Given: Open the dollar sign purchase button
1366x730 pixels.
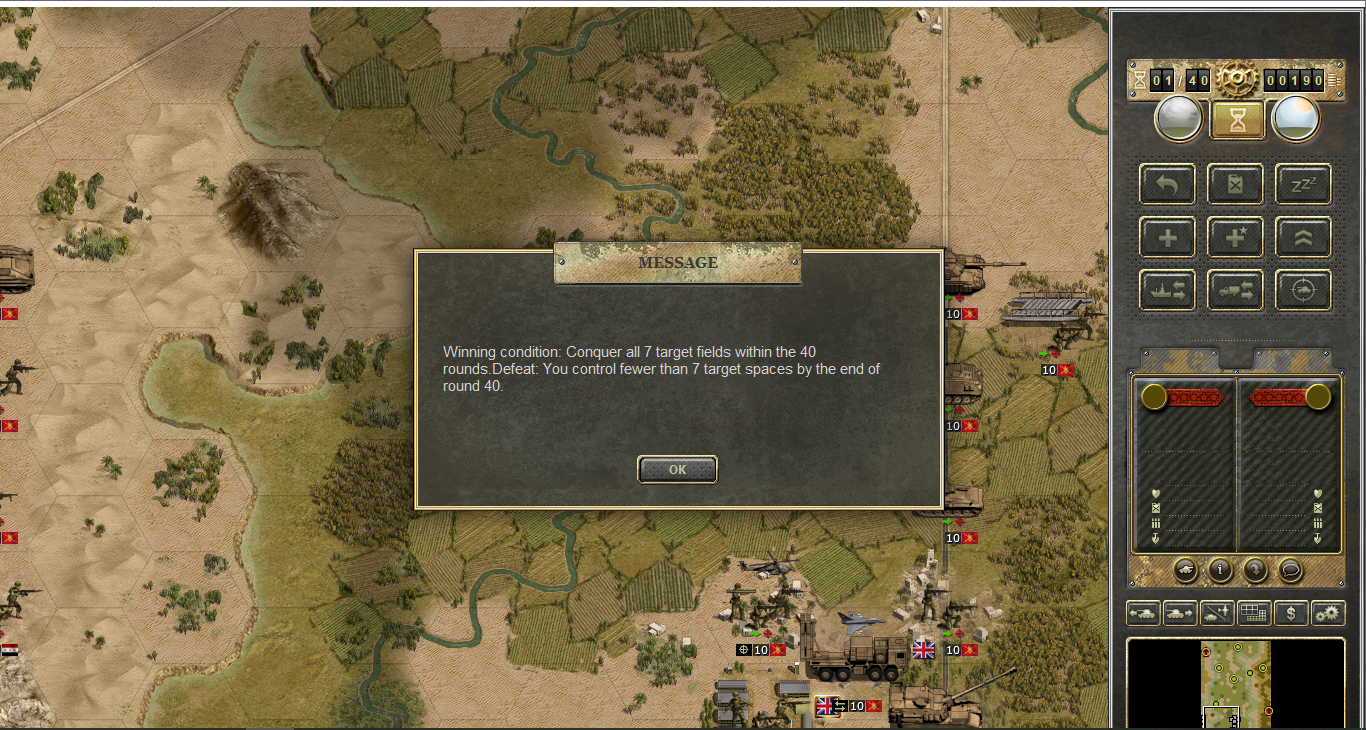Looking at the screenshot, I should pos(1291,613).
